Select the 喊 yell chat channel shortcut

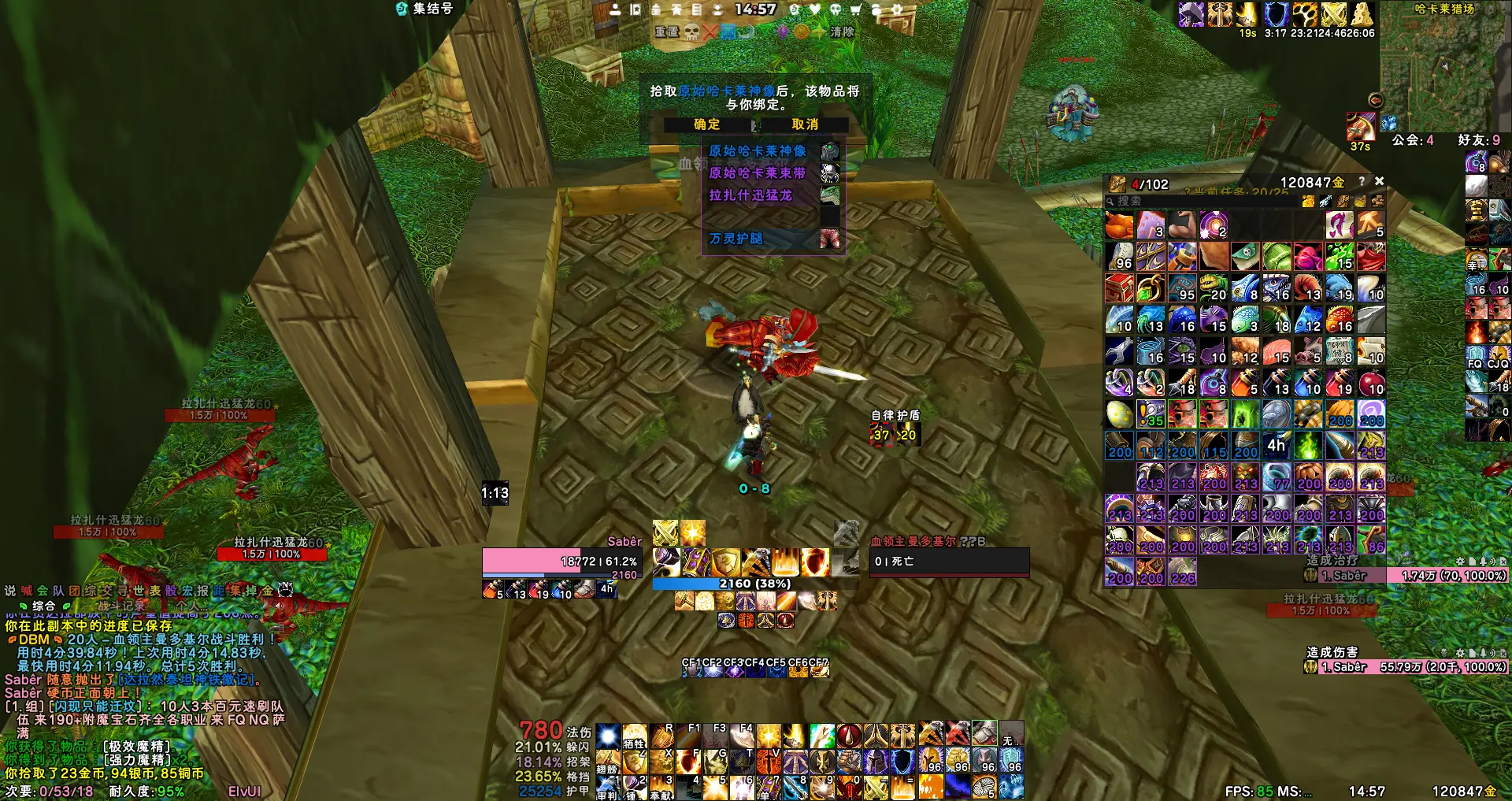point(27,591)
